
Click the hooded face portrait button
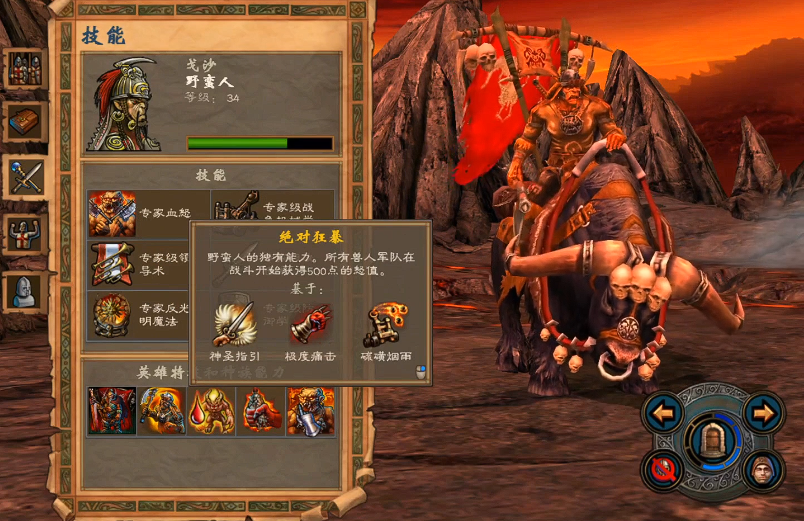(x=763, y=468)
